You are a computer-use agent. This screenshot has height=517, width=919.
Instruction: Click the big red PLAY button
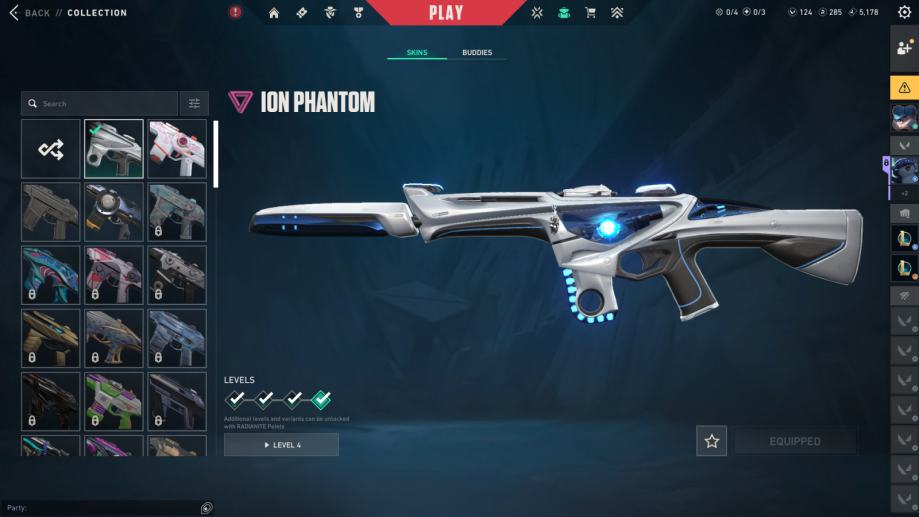coord(446,13)
